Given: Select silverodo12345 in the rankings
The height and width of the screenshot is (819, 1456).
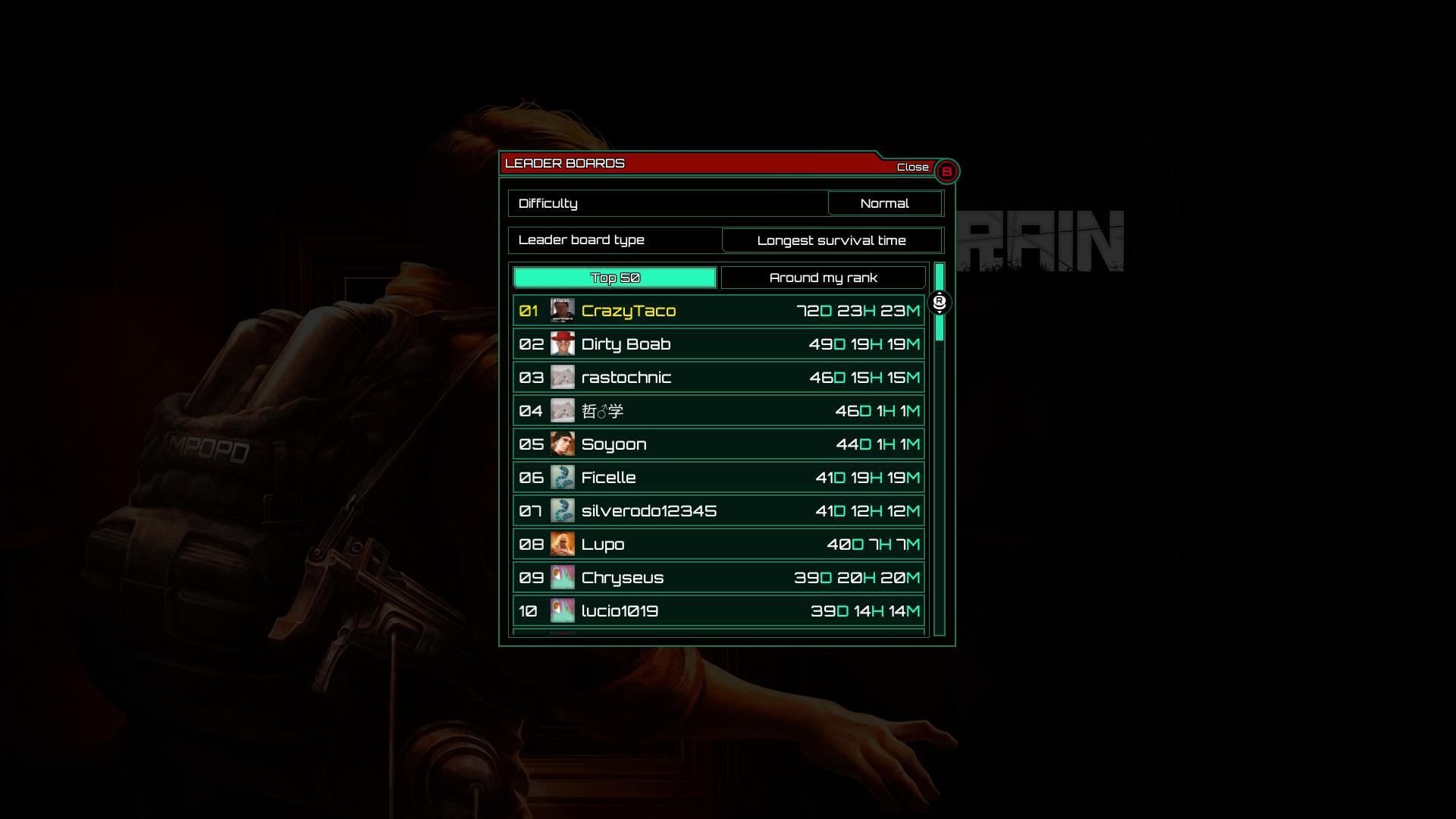Looking at the screenshot, I should [718, 511].
